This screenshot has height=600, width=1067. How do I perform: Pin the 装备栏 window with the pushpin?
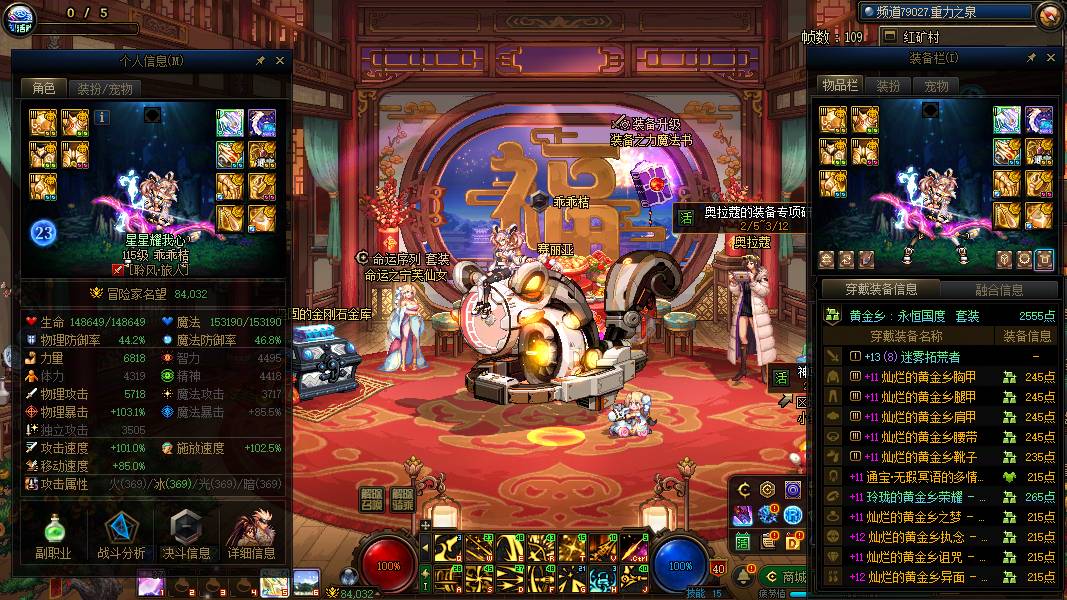click(x=1031, y=59)
